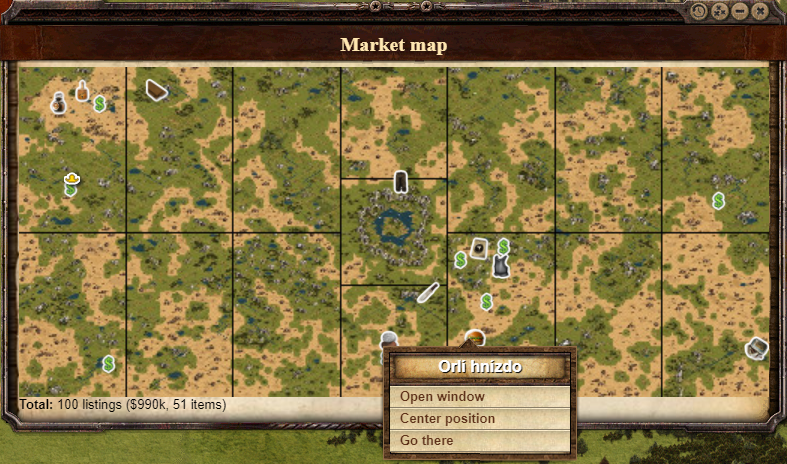Image resolution: width=787 pixels, height=464 pixels.
Task: Click the hamburger marker above the popup
Action: (475, 338)
